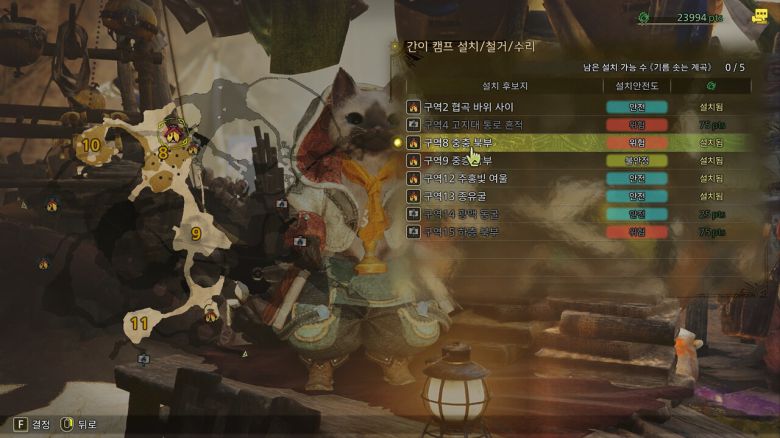
Task: Select area 10 on the map
Action: (91, 145)
